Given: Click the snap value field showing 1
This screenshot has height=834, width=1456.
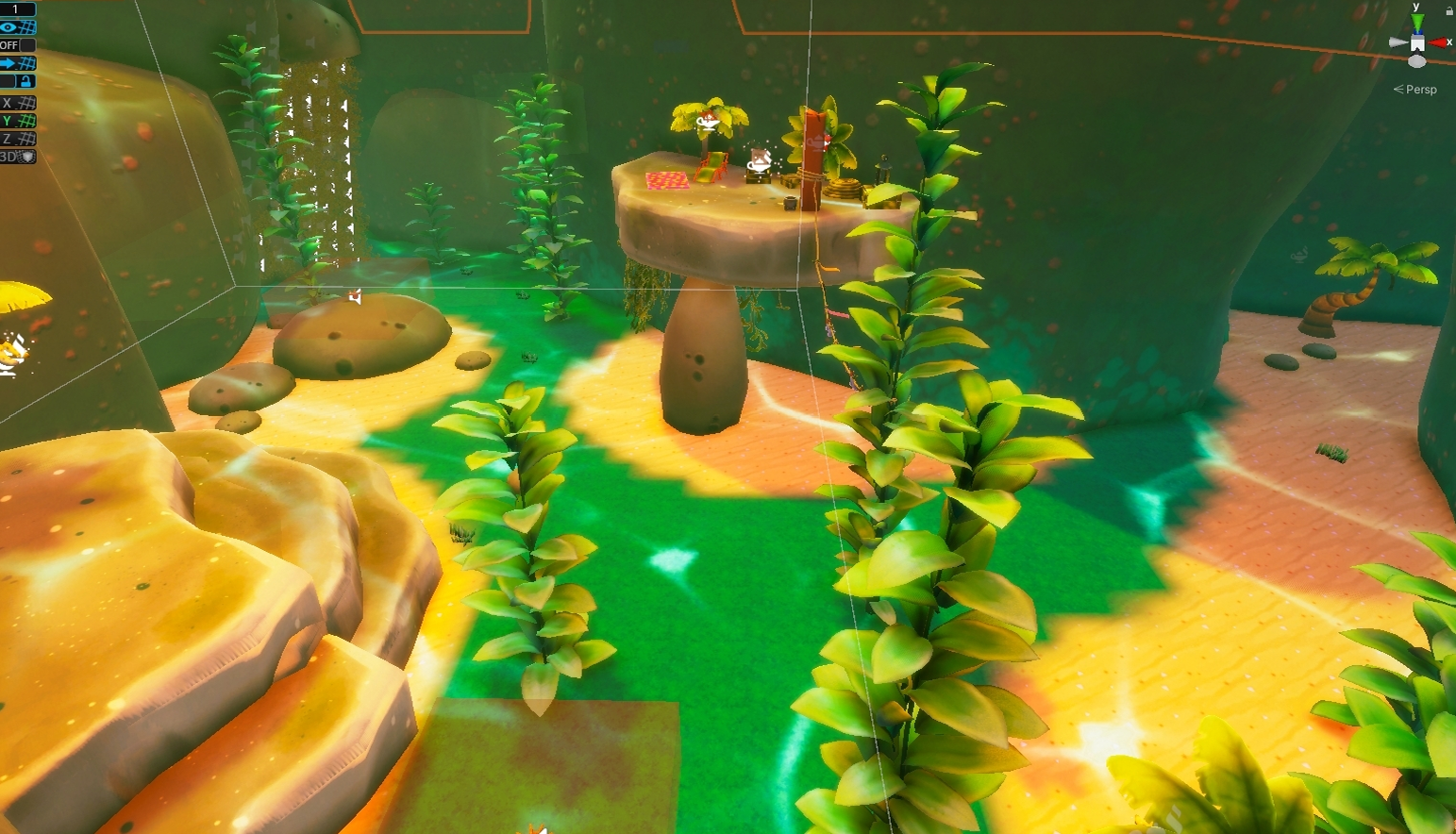Looking at the screenshot, I should point(17,9).
